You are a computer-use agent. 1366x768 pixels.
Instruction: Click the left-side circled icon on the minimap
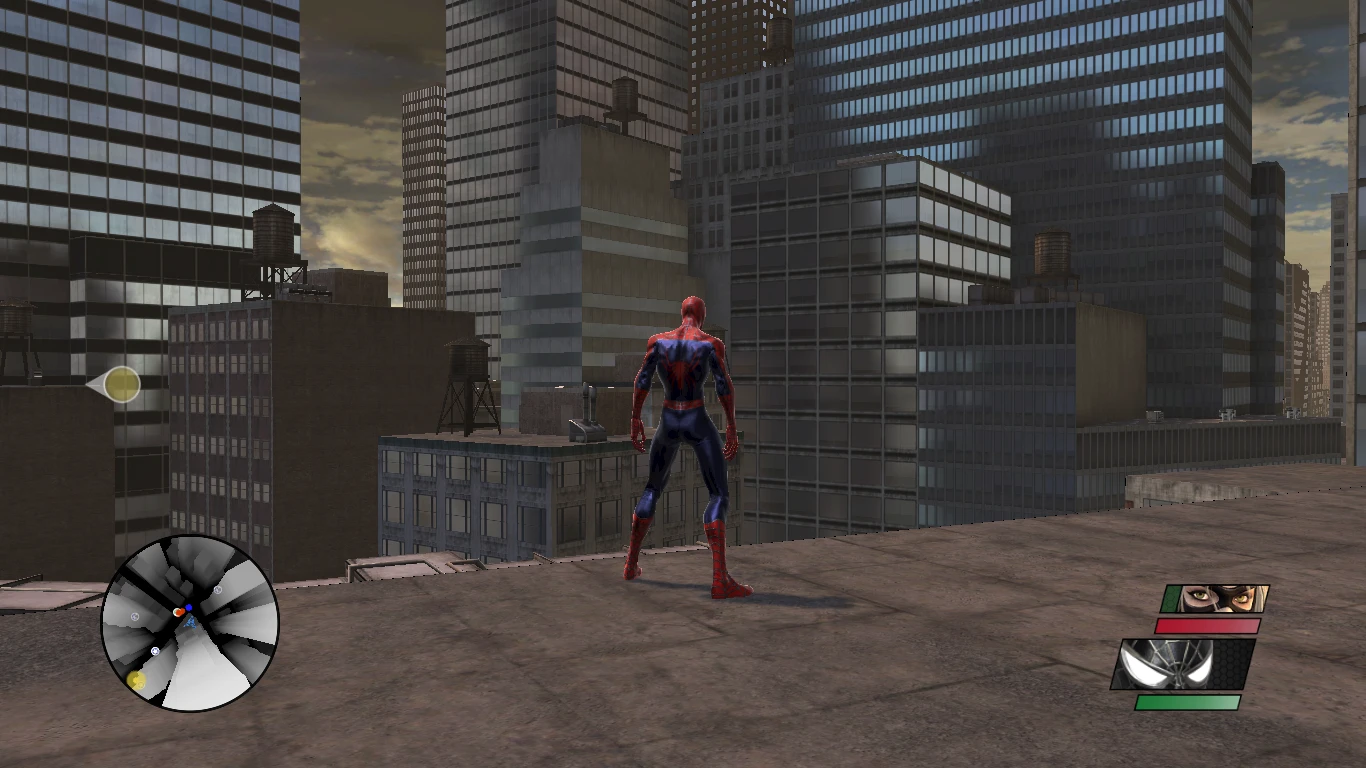pyautogui.click(x=134, y=616)
